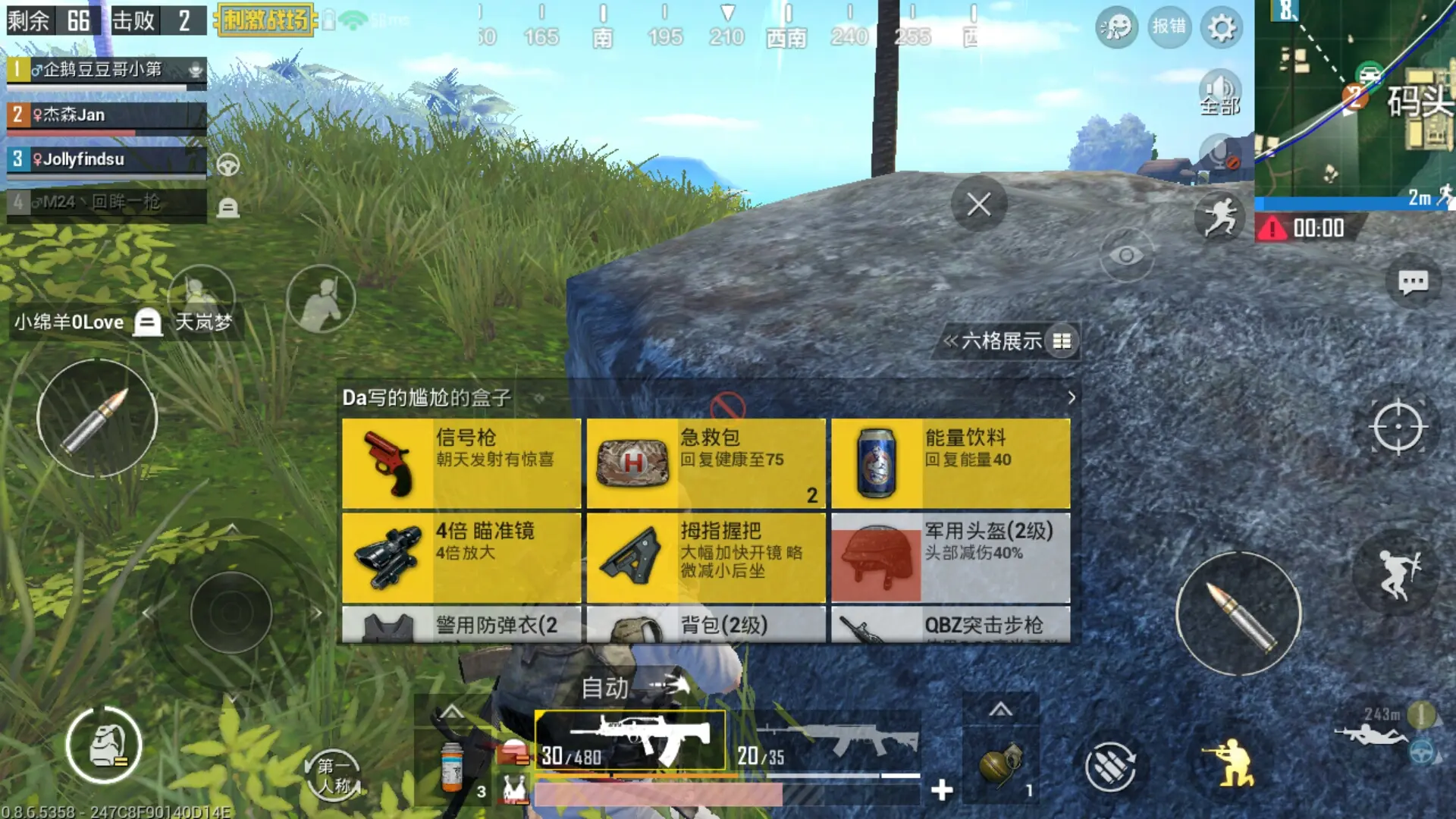Close the loot box panel

click(x=978, y=204)
